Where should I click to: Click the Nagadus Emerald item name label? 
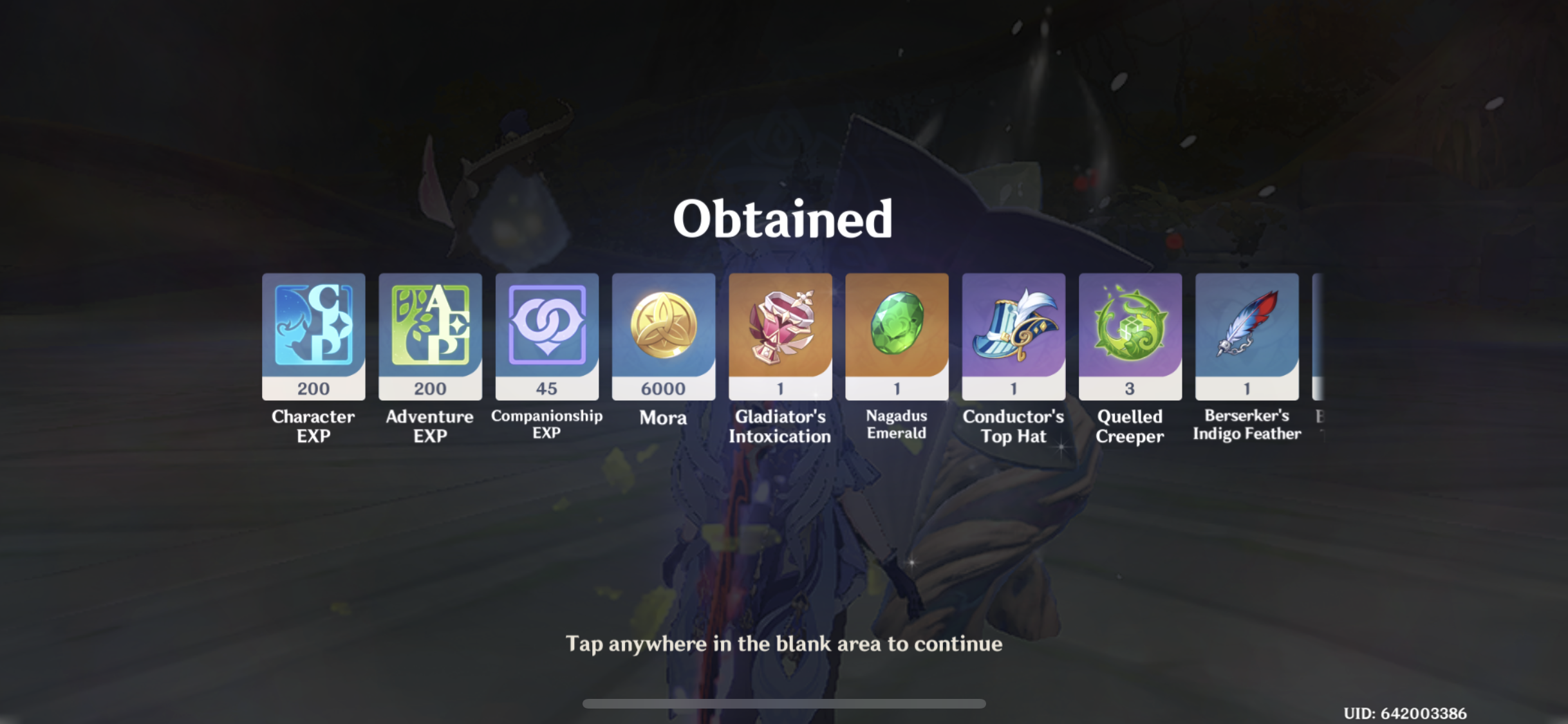coord(897,425)
